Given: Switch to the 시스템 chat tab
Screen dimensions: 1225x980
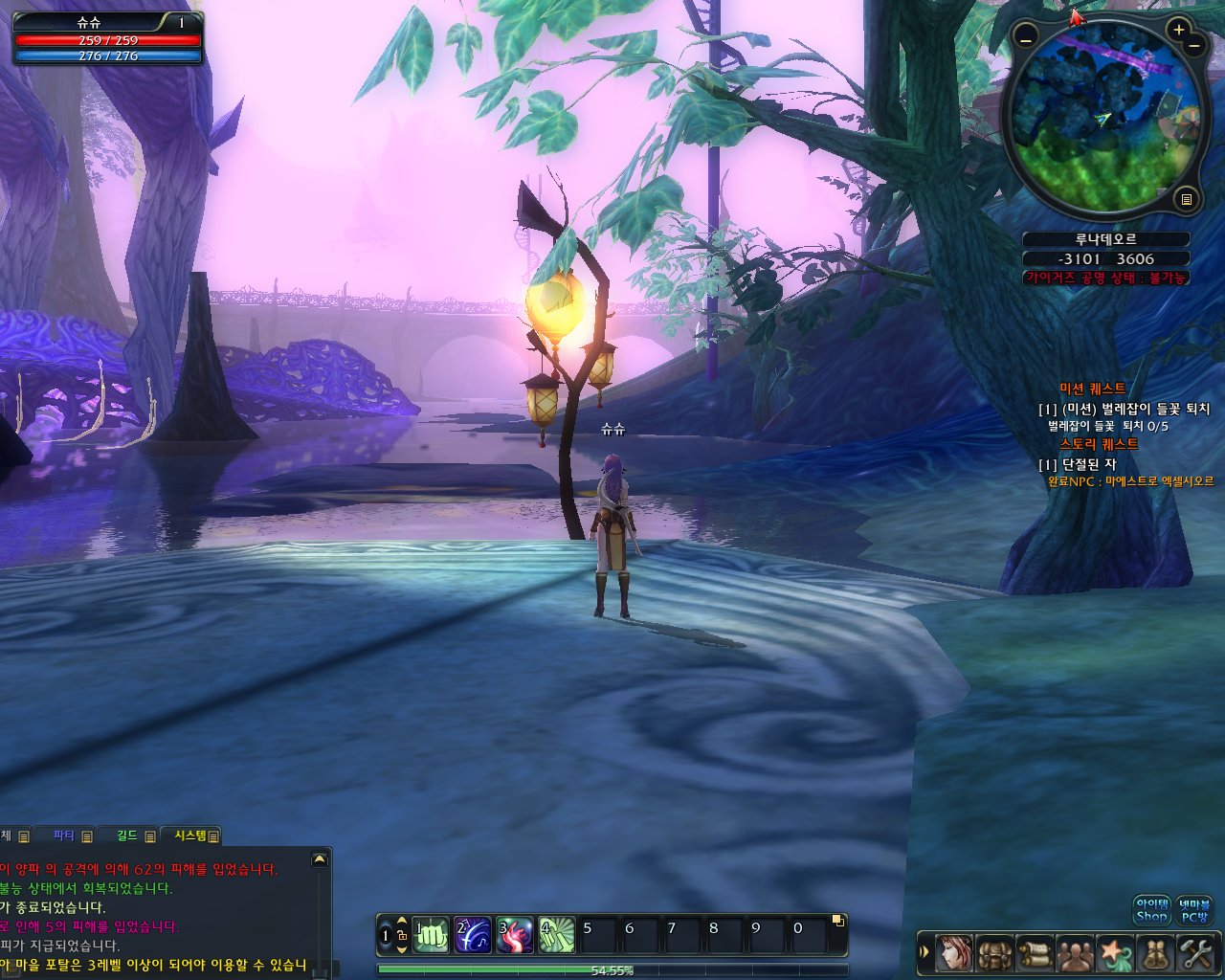Looking at the screenshot, I should pos(190,835).
